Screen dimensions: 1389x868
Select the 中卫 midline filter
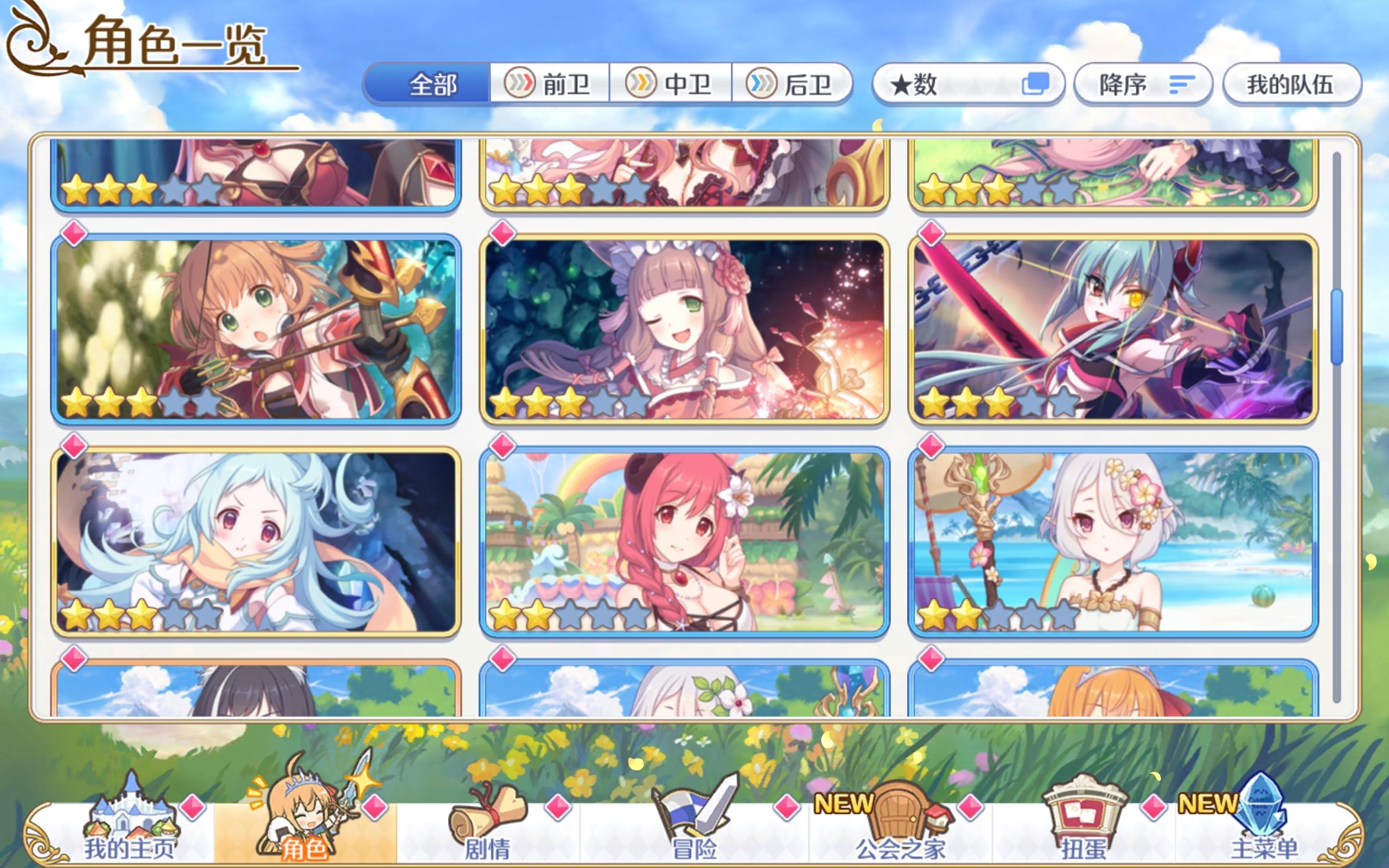(x=672, y=85)
